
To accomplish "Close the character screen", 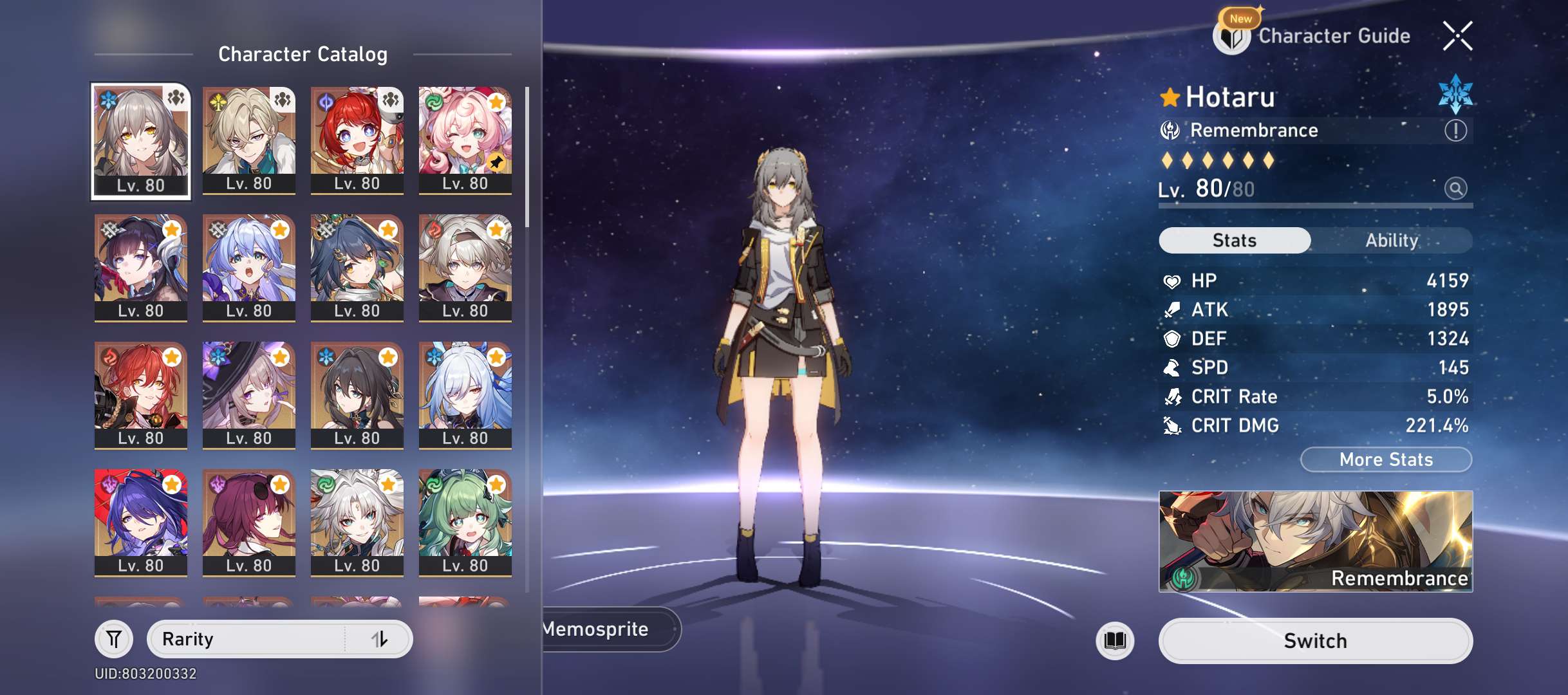I will [1457, 36].
